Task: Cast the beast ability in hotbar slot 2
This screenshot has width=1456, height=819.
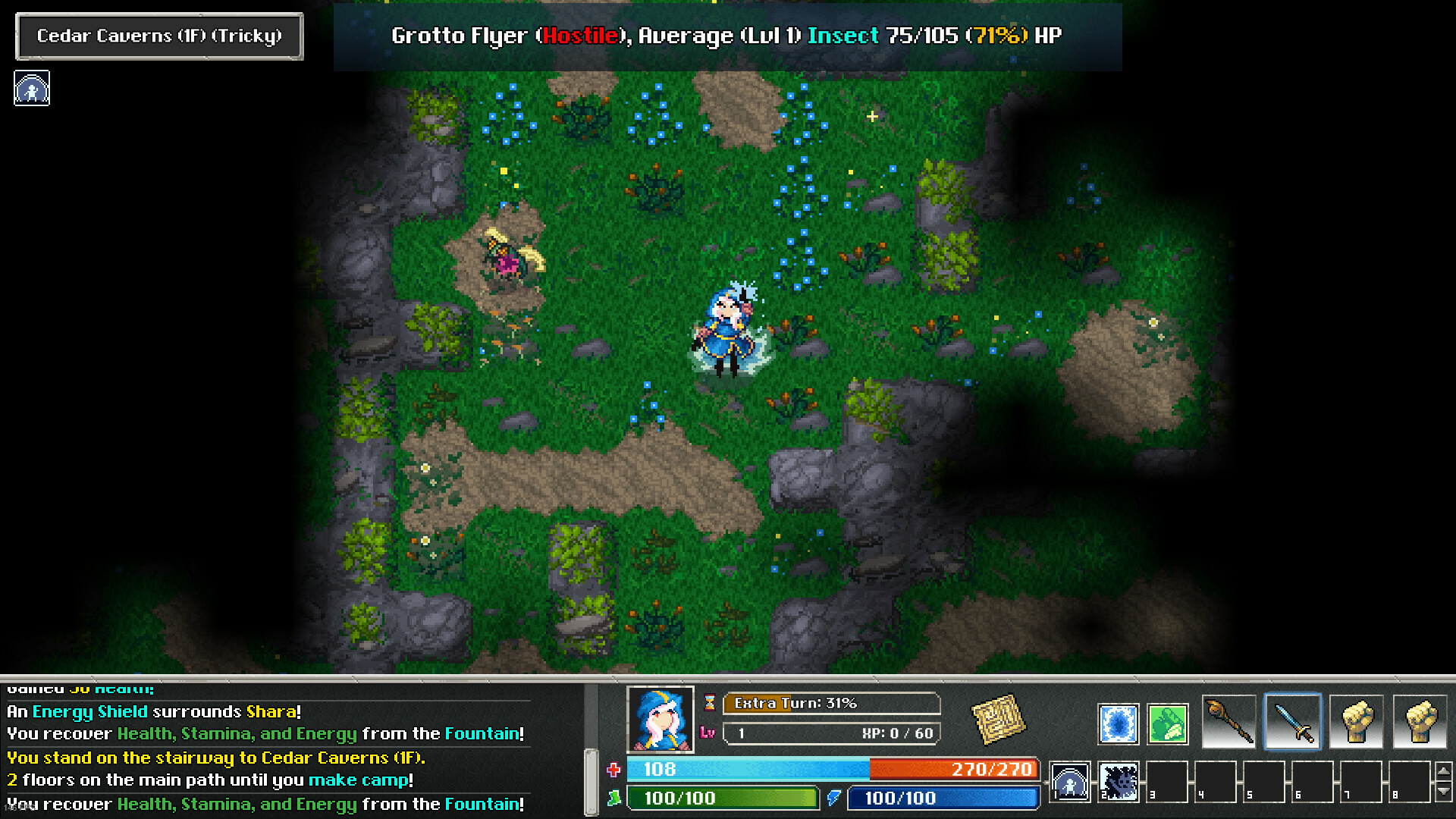Action: [x=1119, y=782]
